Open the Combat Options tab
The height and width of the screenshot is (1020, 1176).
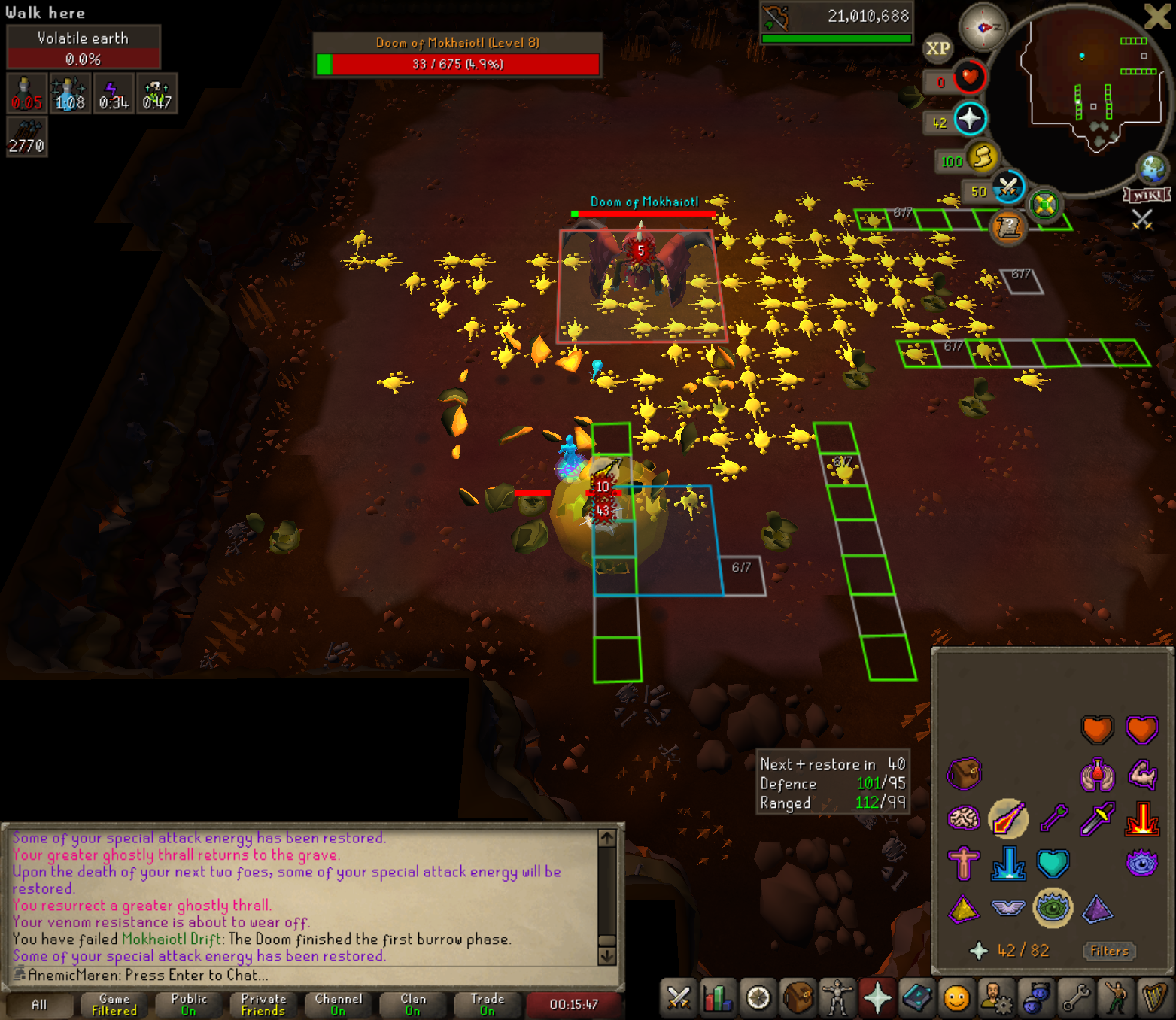pyautogui.click(x=678, y=998)
